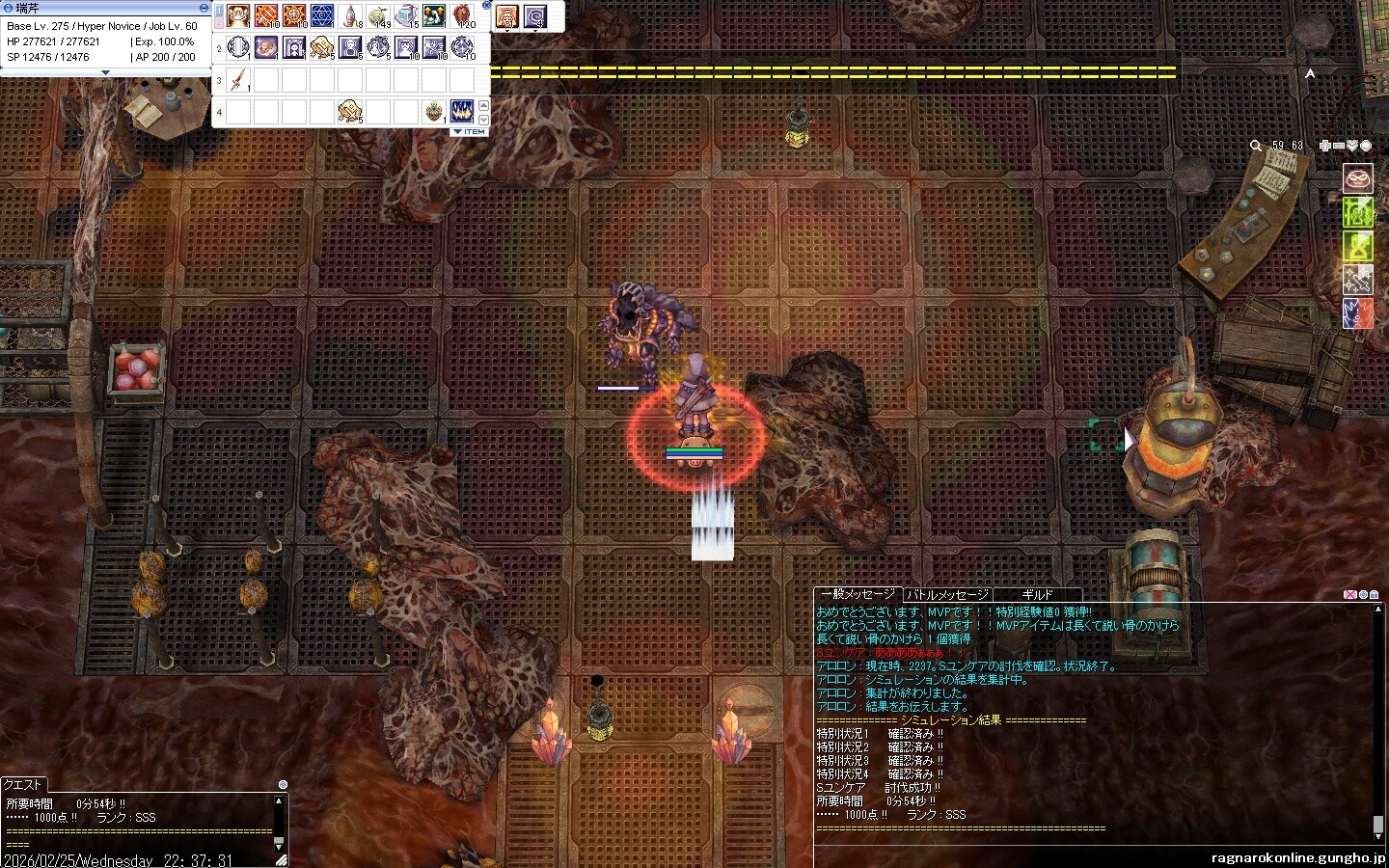1389x868 pixels.
Task: Switch to the バトルメッセージ chat tab
Action: (946, 595)
